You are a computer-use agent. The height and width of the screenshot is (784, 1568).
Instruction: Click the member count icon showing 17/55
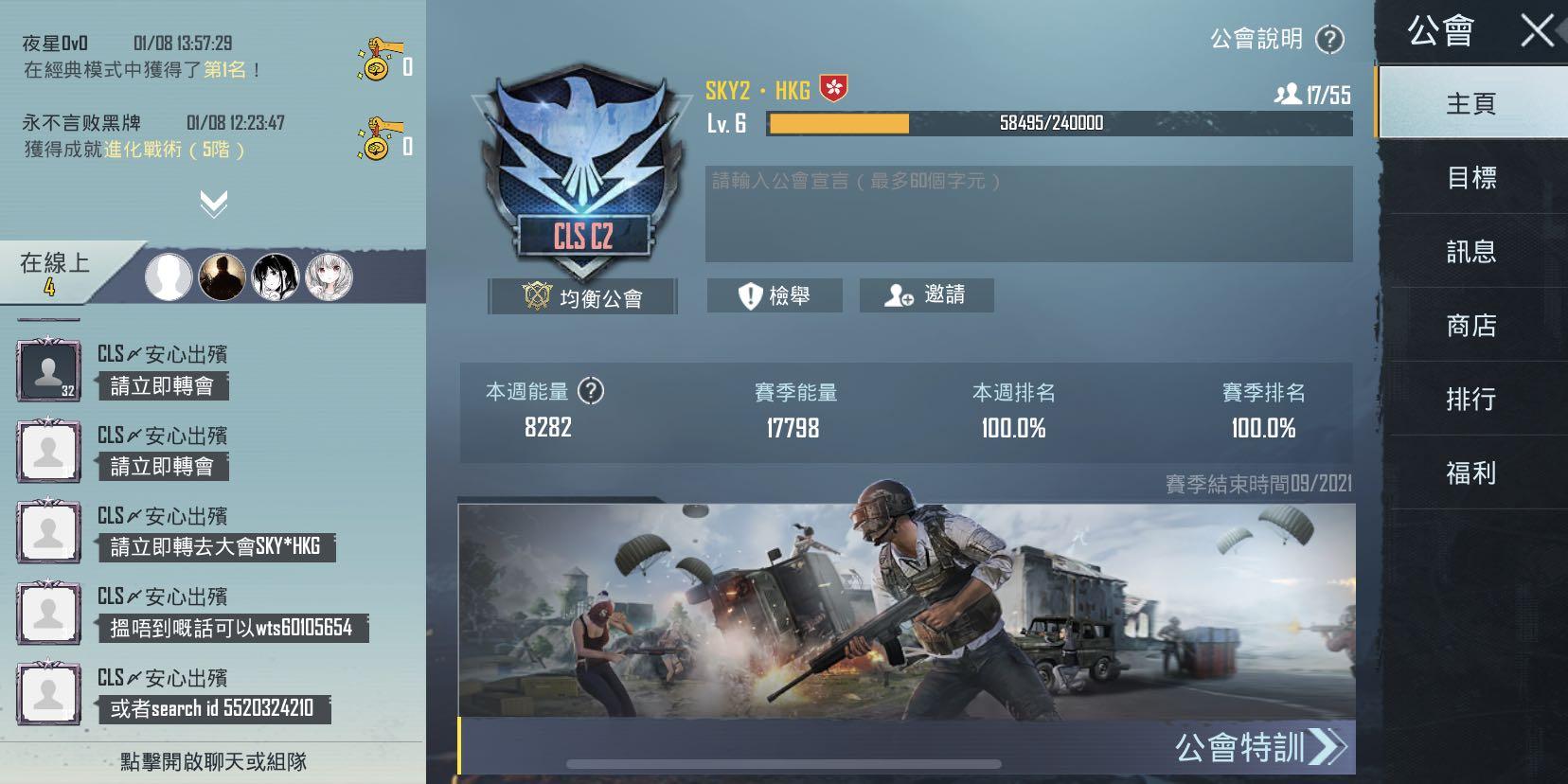tap(1286, 92)
